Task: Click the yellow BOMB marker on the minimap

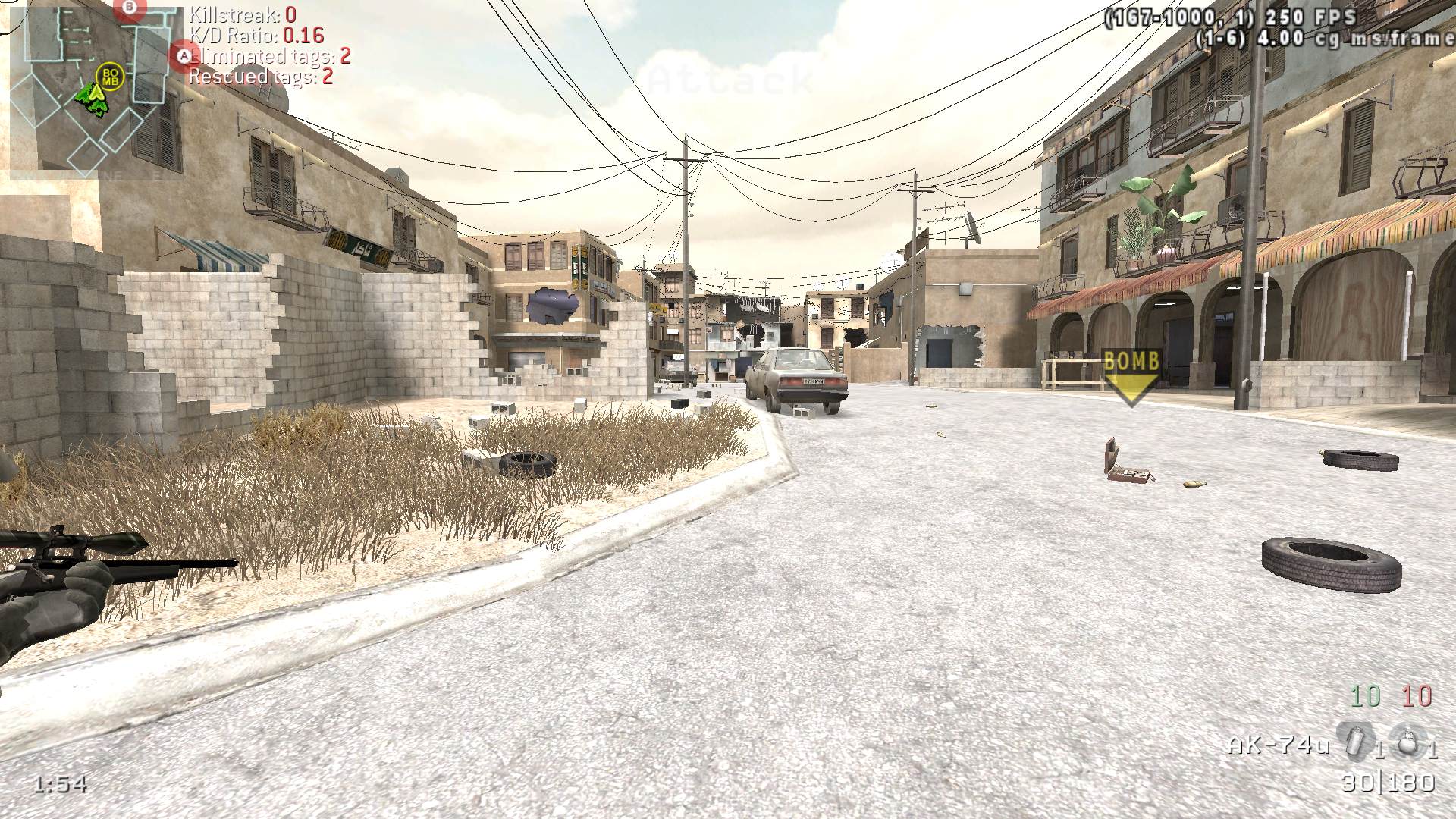Action: 111,77
